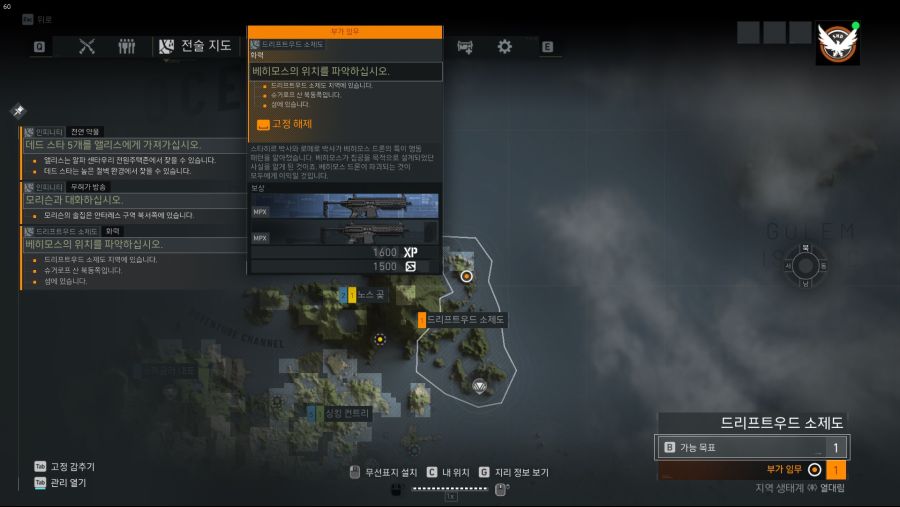Choose the first MPX reward thumbnail
This screenshot has height=507, width=900.
click(x=344, y=205)
